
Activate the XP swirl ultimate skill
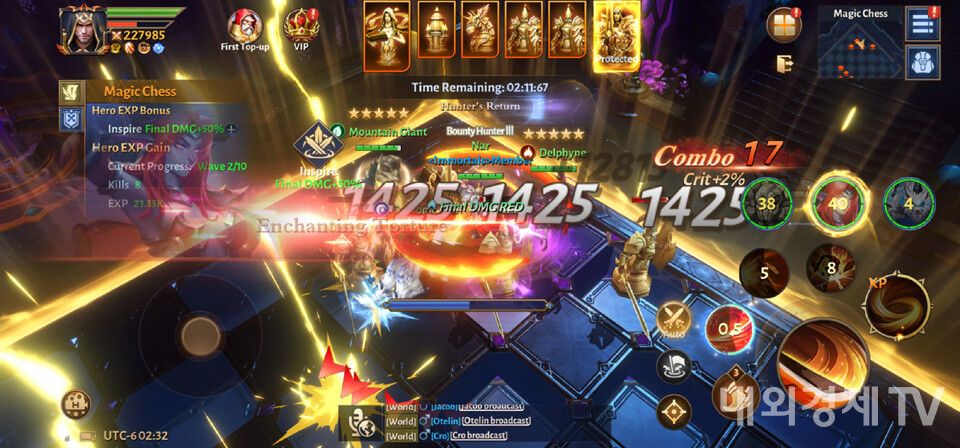point(895,302)
